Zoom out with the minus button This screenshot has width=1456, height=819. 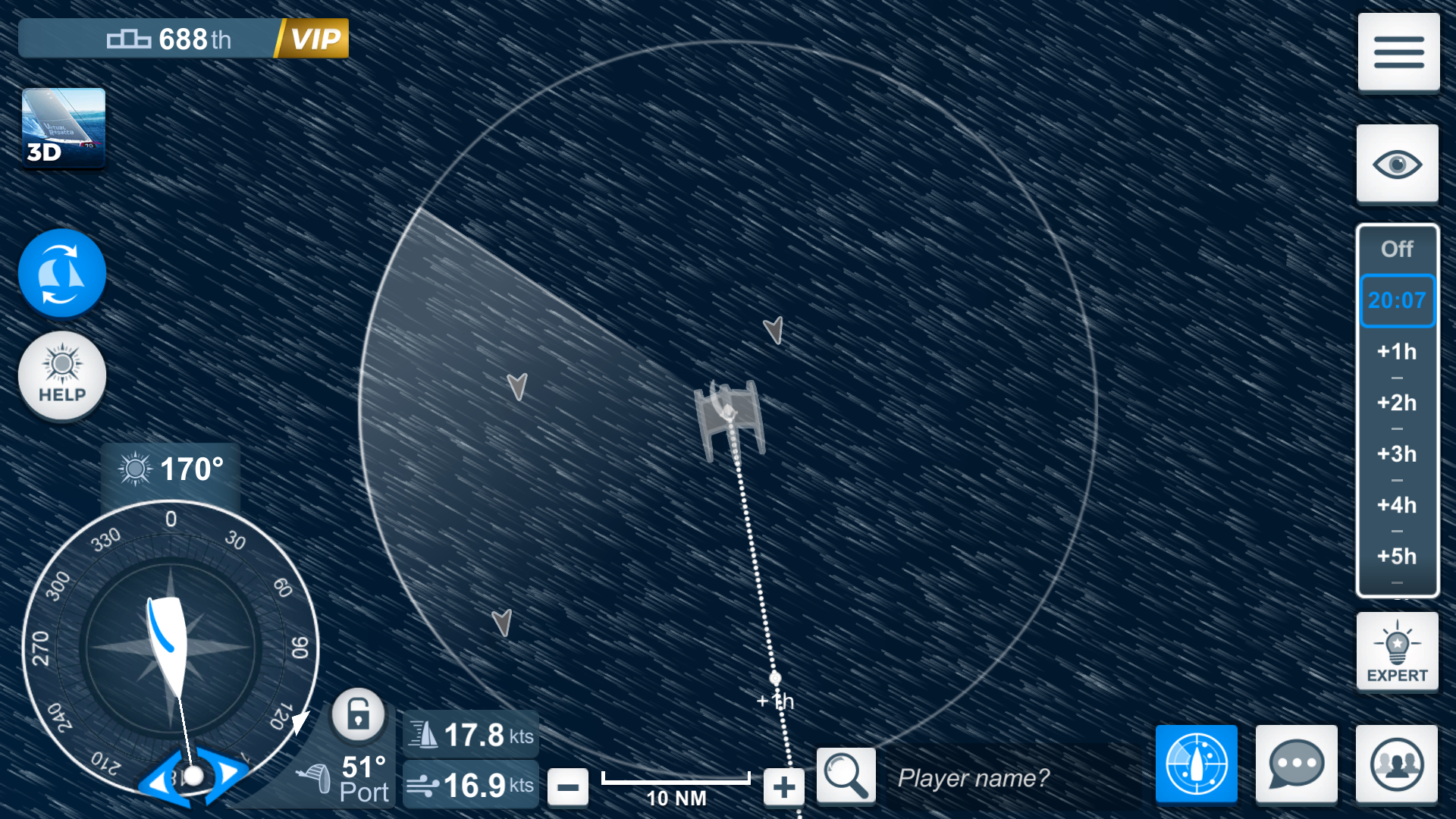[x=568, y=786]
